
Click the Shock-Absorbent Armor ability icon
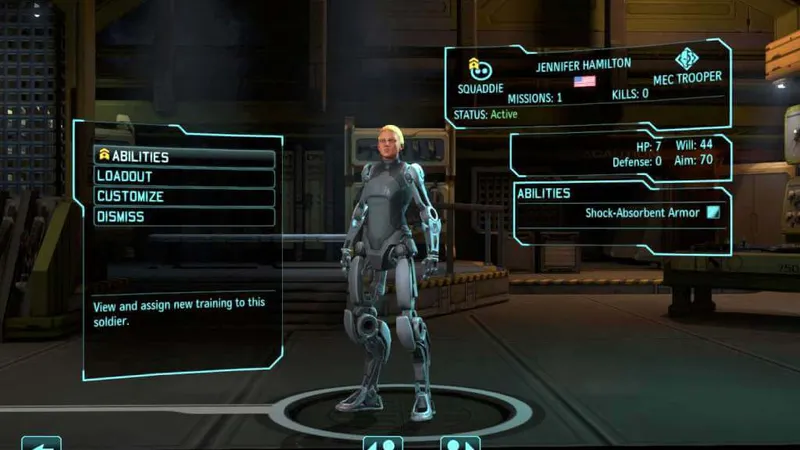[713, 213]
